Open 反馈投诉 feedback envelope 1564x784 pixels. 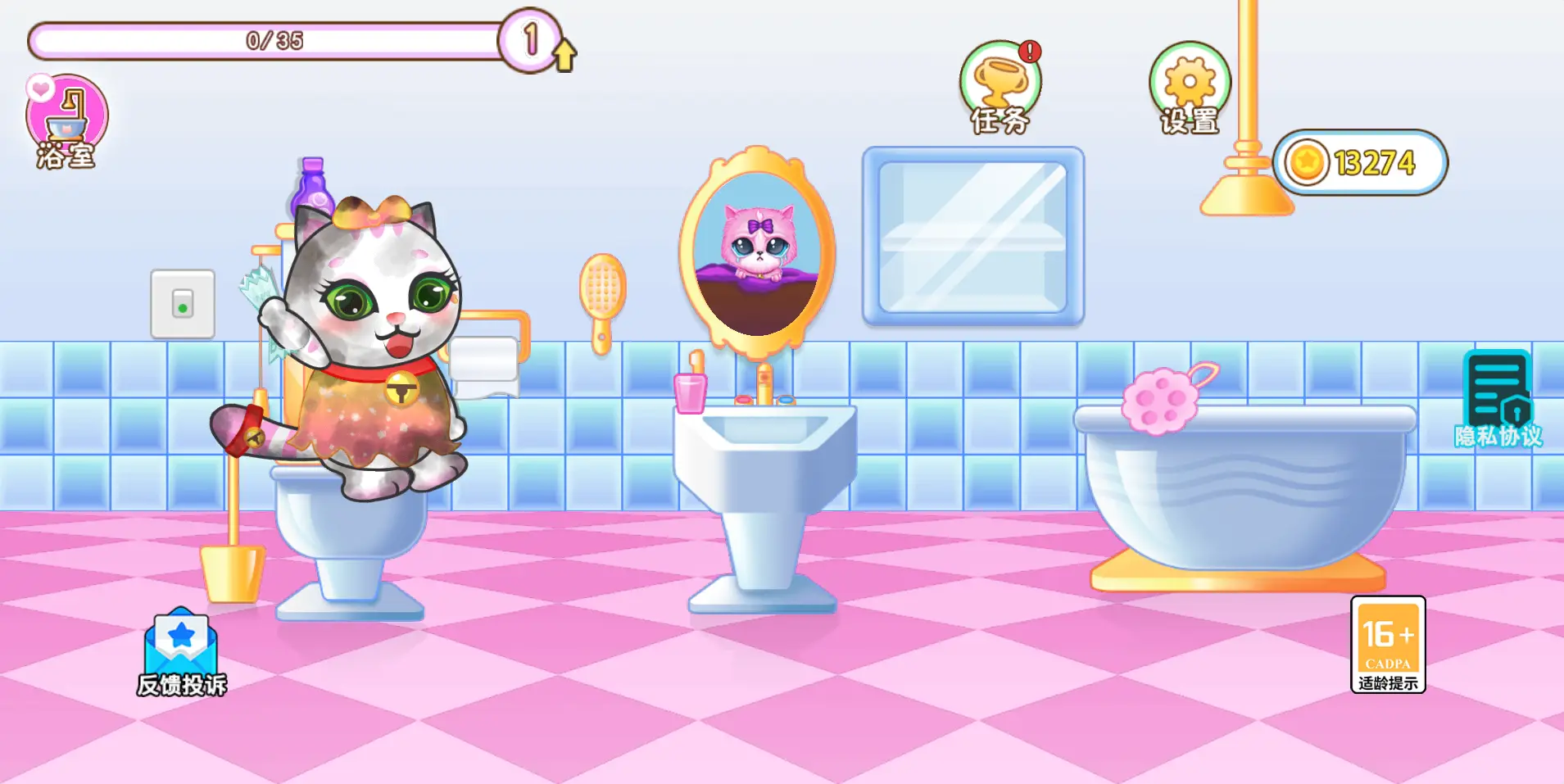(x=181, y=651)
